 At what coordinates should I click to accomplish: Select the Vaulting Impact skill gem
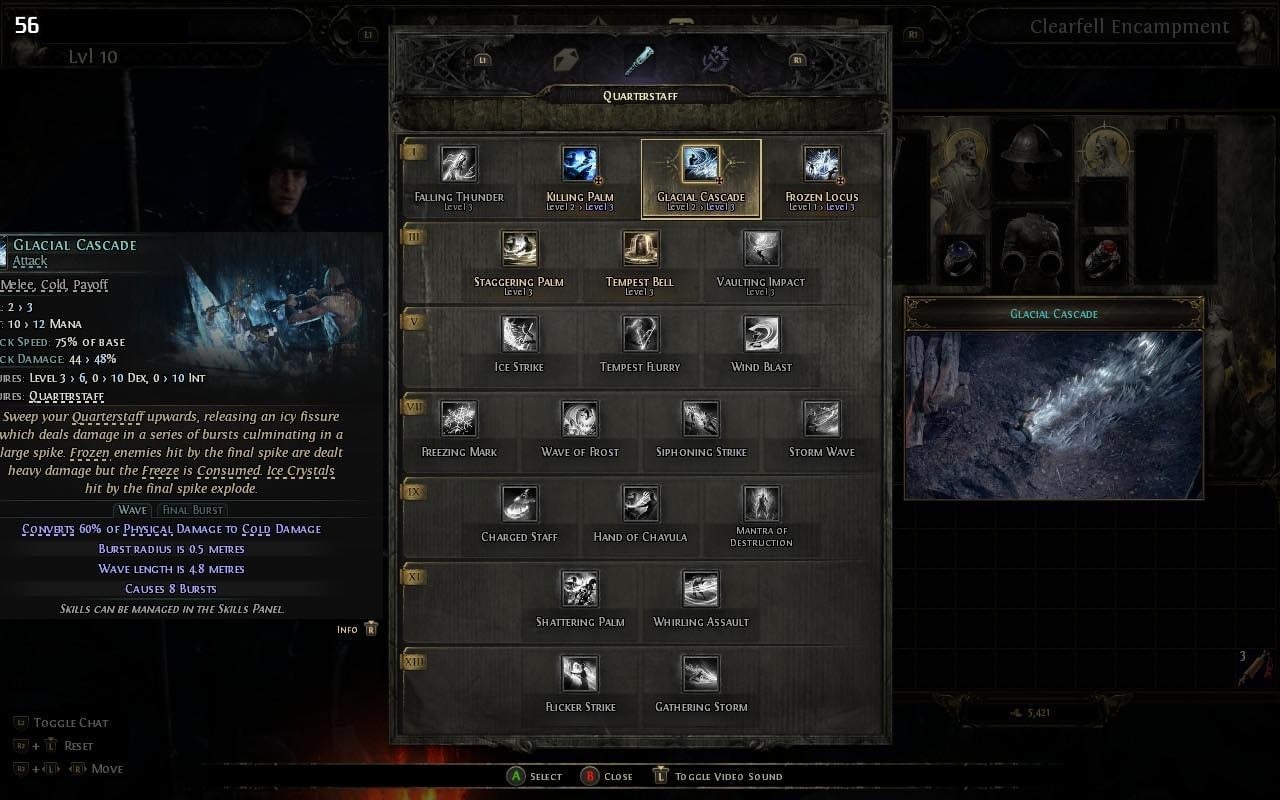(x=761, y=248)
